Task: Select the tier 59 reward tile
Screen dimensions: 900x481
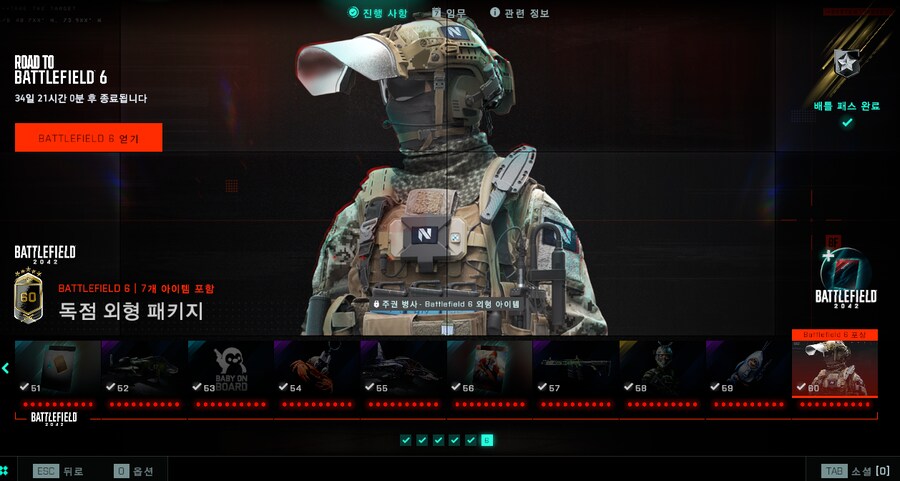Action: [x=747, y=368]
